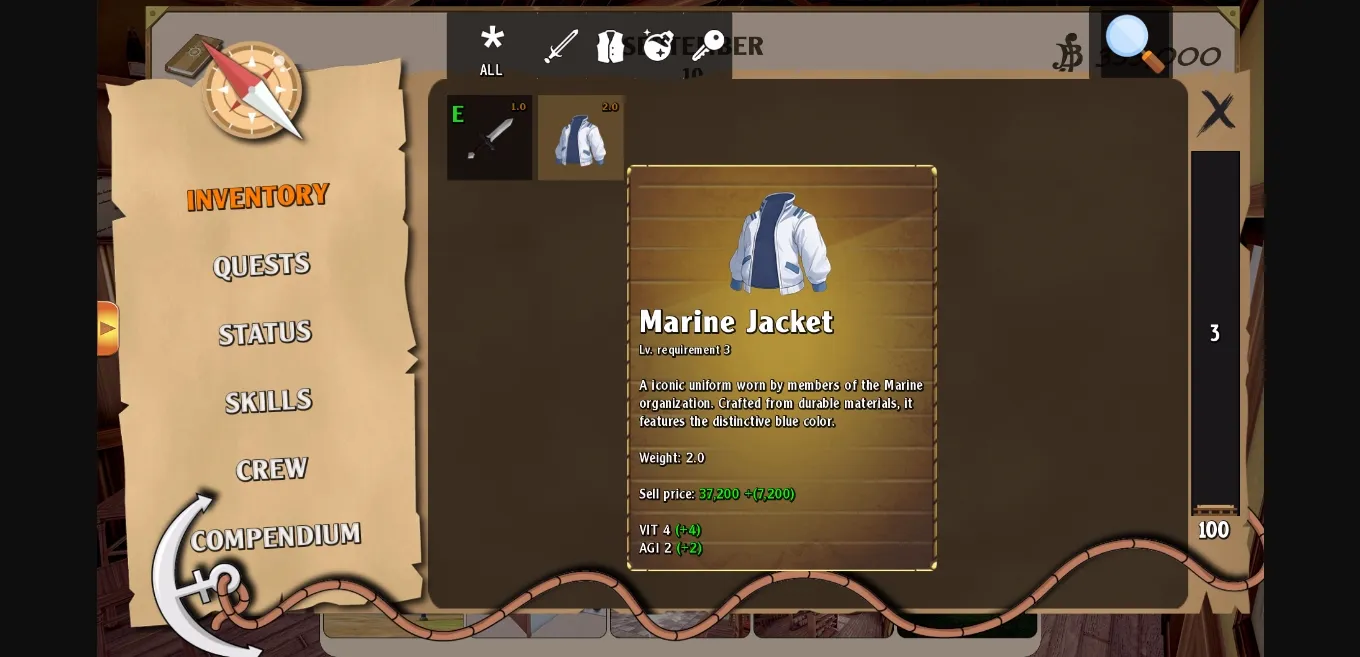Switch to the Skills section
The image size is (1360, 657).
(268, 401)
